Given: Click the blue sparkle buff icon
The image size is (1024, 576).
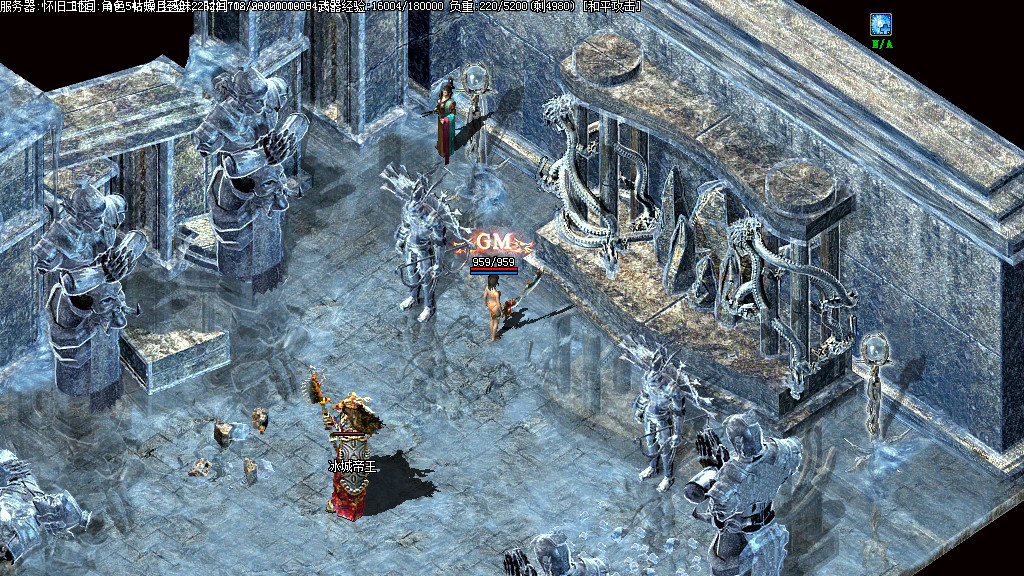Looking at the screenshot, I should pos(881,24).
